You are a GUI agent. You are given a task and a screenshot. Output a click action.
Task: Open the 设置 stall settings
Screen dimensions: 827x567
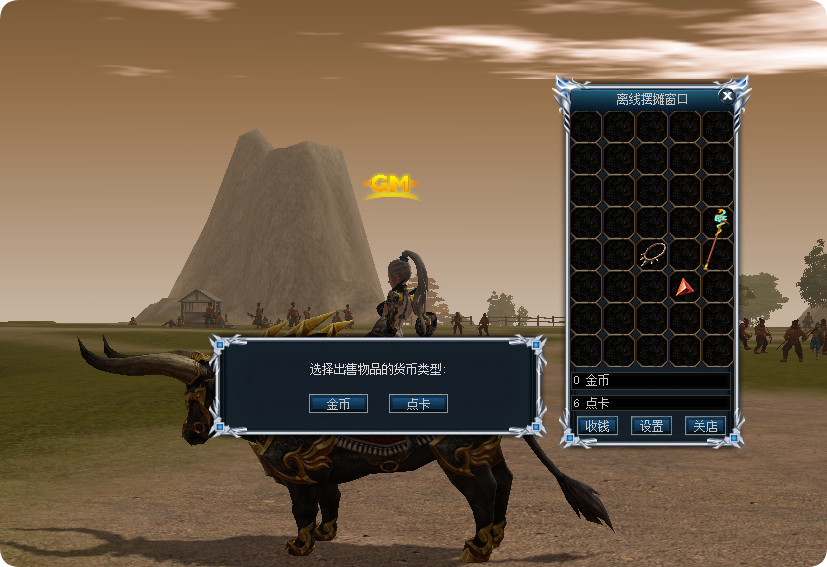[651, 426]
